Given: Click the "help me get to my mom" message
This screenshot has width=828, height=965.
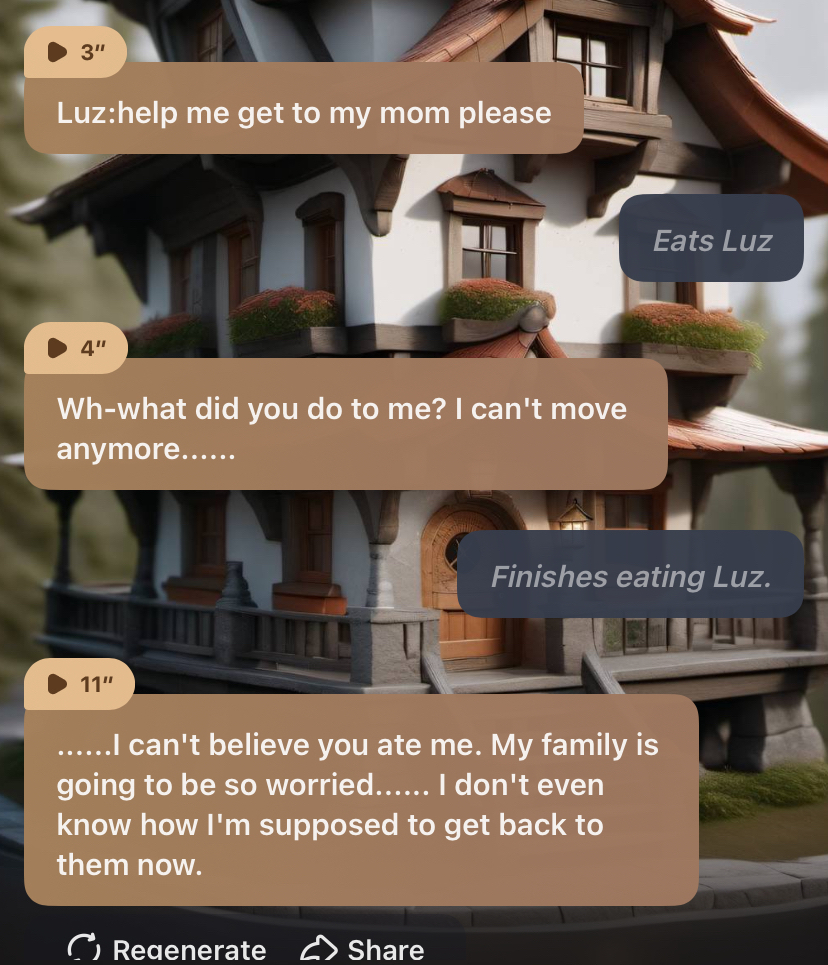Looking at the screenshot, I should [303, 112].
